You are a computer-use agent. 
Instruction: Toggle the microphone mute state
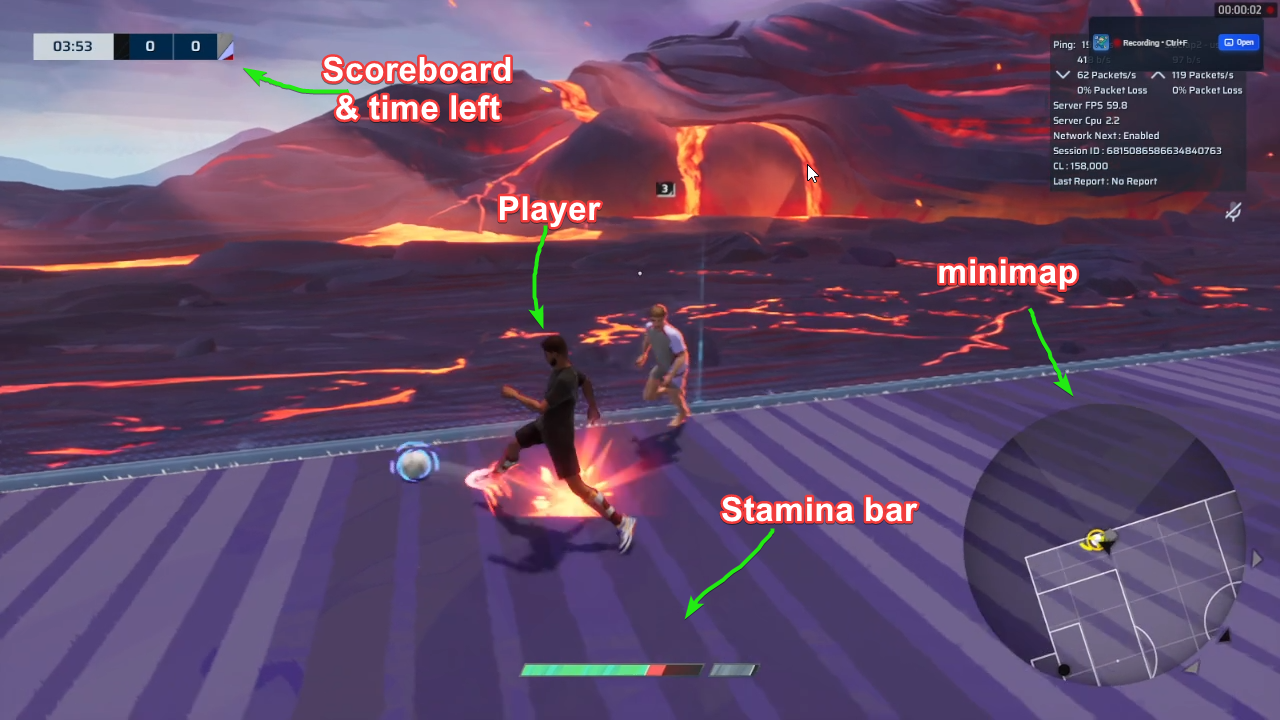(x=1233, y=212)
